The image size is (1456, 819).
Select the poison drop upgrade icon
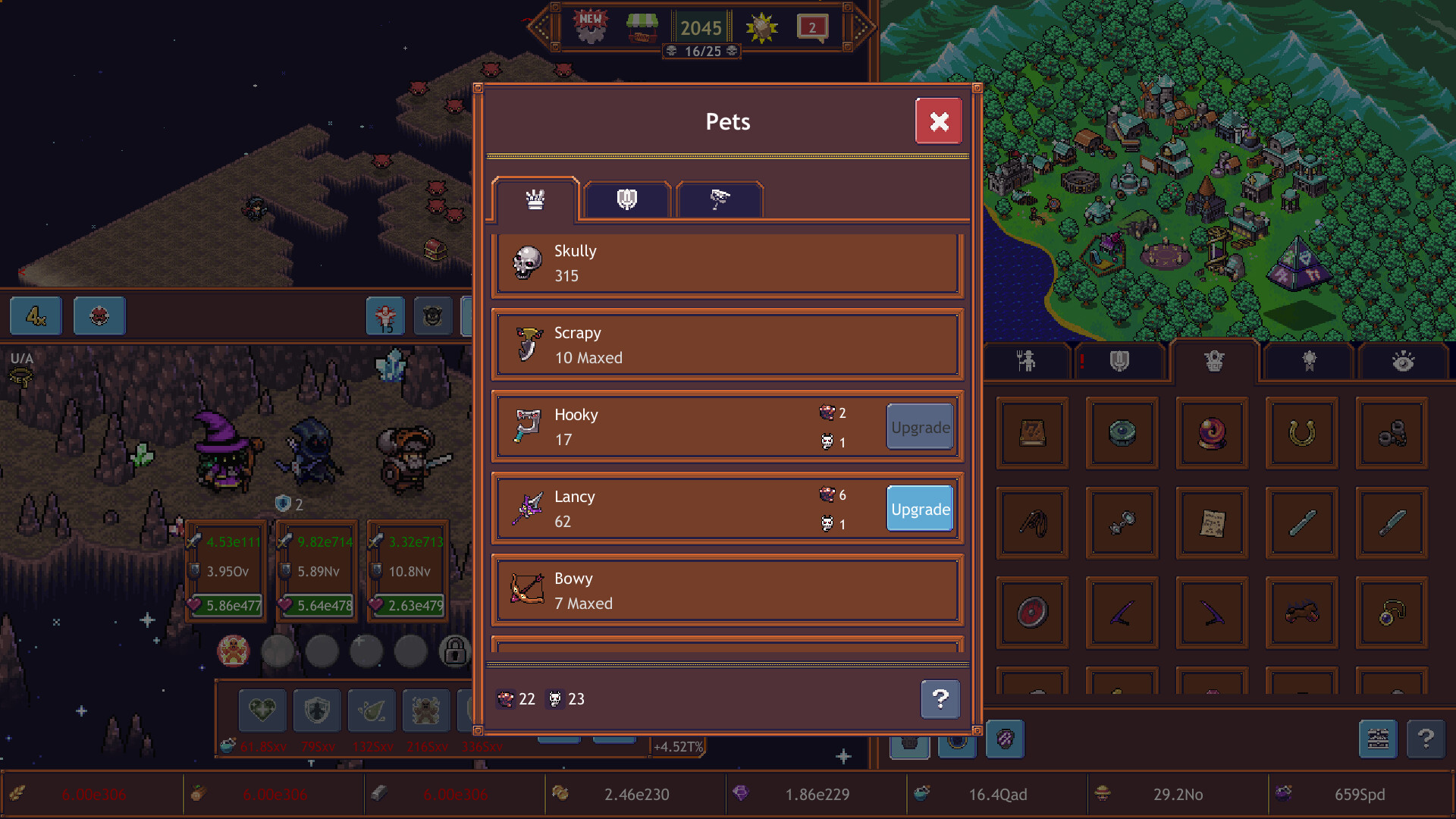coord(371,711)
